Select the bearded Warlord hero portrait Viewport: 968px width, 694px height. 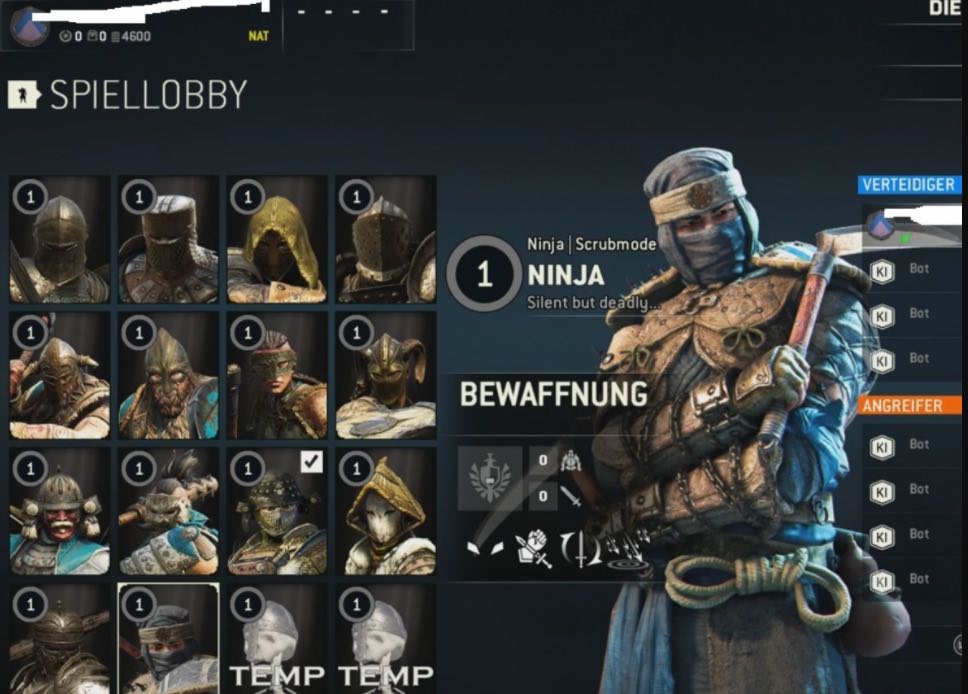168,375
